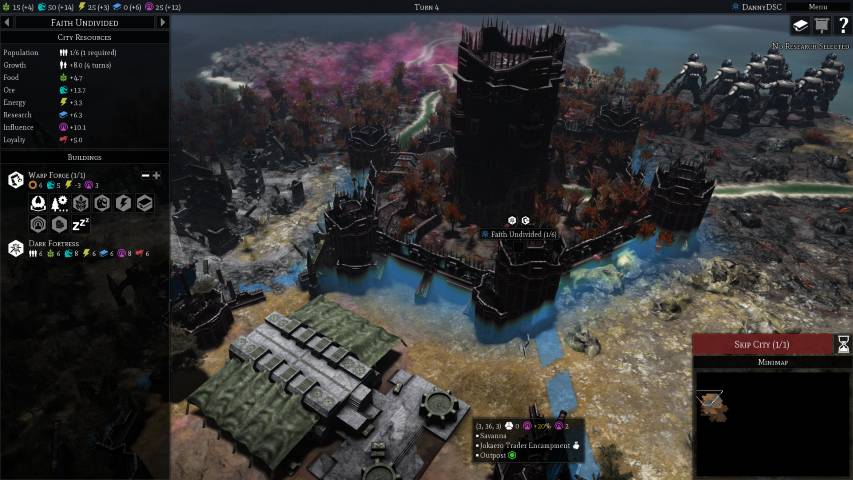Click the hourglass end turn icon
The width and height of the screenshot is (853, 480).
pos(843,344)
